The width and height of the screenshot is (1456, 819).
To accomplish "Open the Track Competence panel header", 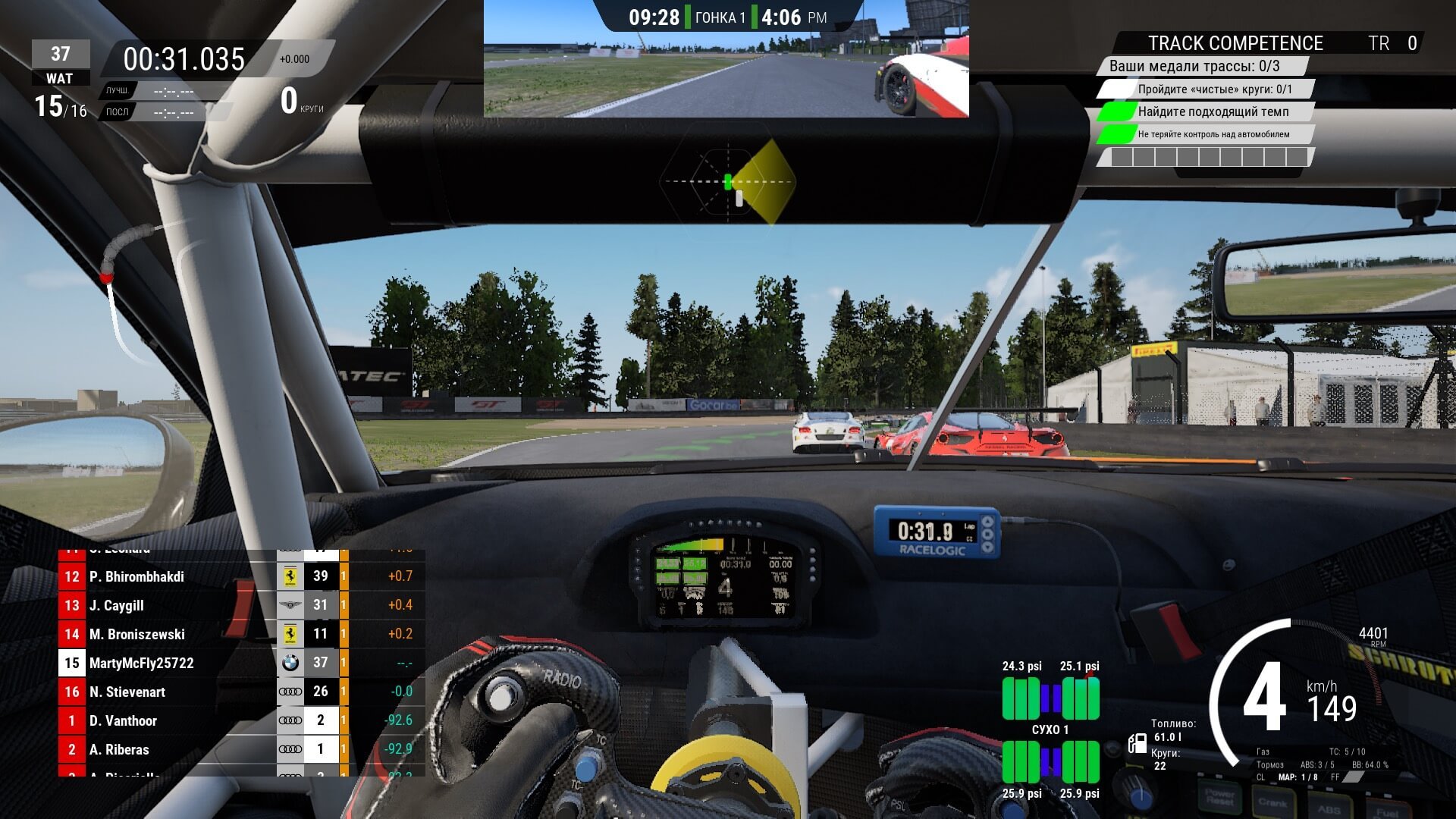I will 1235,43.
